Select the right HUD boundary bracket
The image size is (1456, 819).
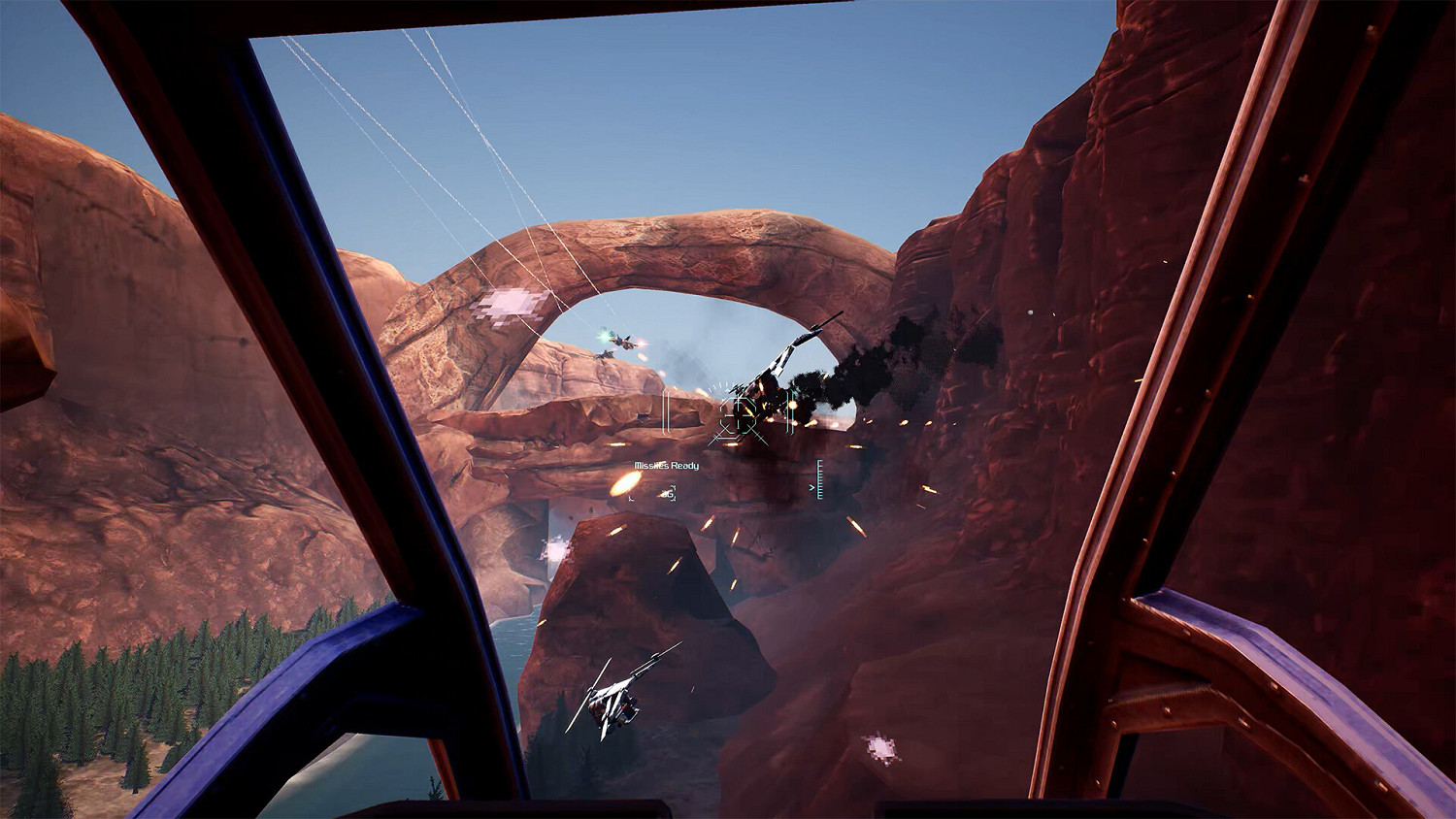pyautogui.click(x=789, y=412)
